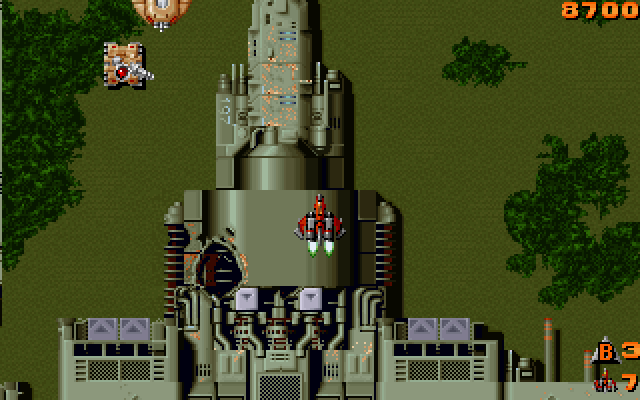Screen dimensions: 640x400
Task: Click the bomb stock B icon
Action: pyautogui.click(x=606, y=351)
